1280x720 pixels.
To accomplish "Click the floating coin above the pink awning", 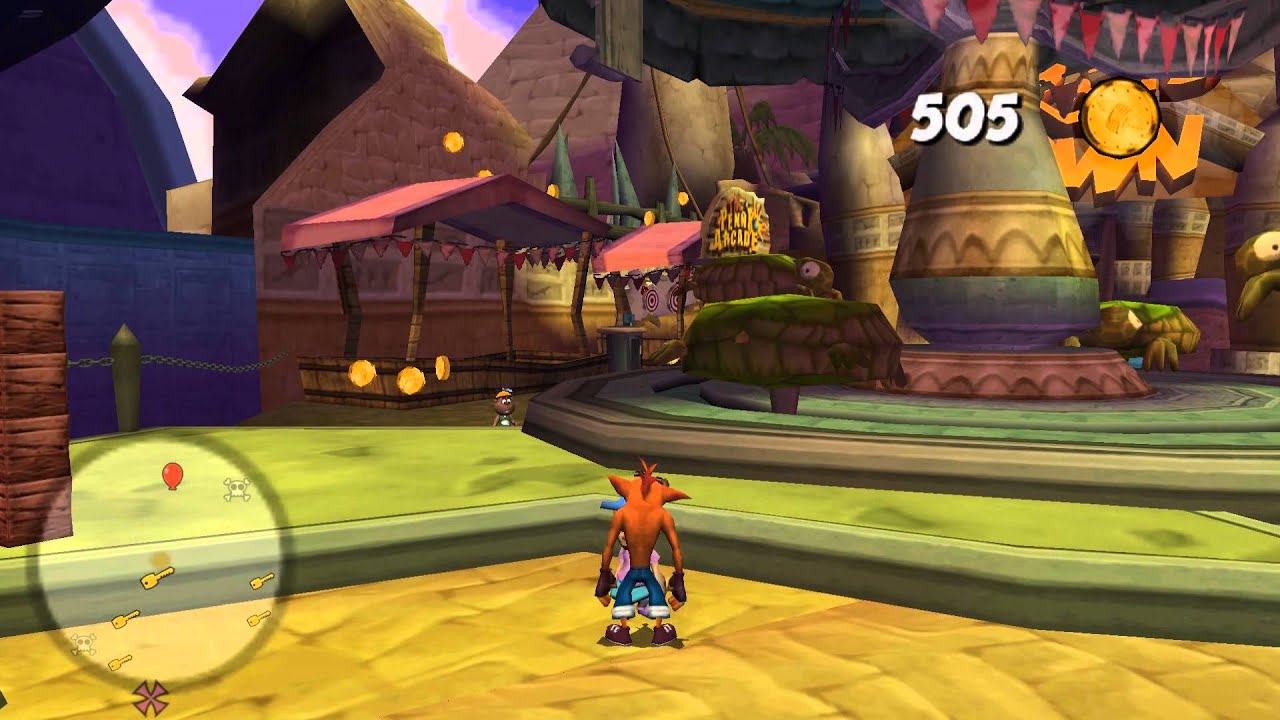I will pyautogui.click(x=453, y=142).
